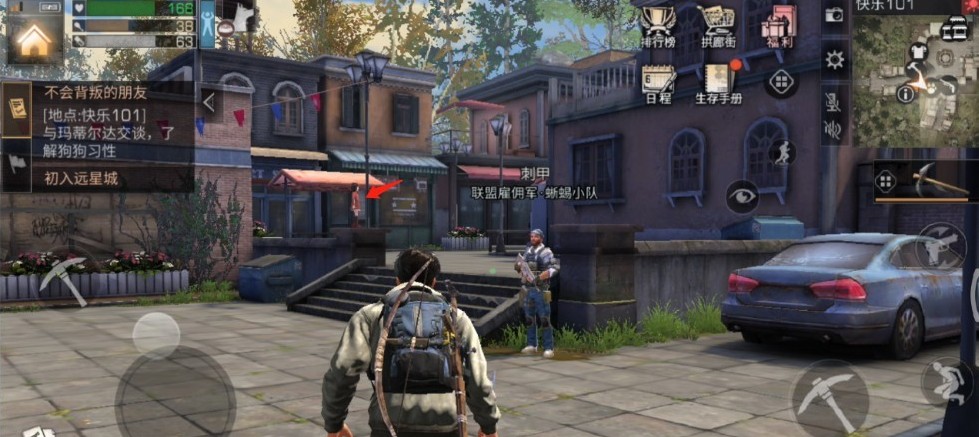Tap the pistol fire button
The width and height of the screenshot is (979, 437).
(x=939, y=243)
